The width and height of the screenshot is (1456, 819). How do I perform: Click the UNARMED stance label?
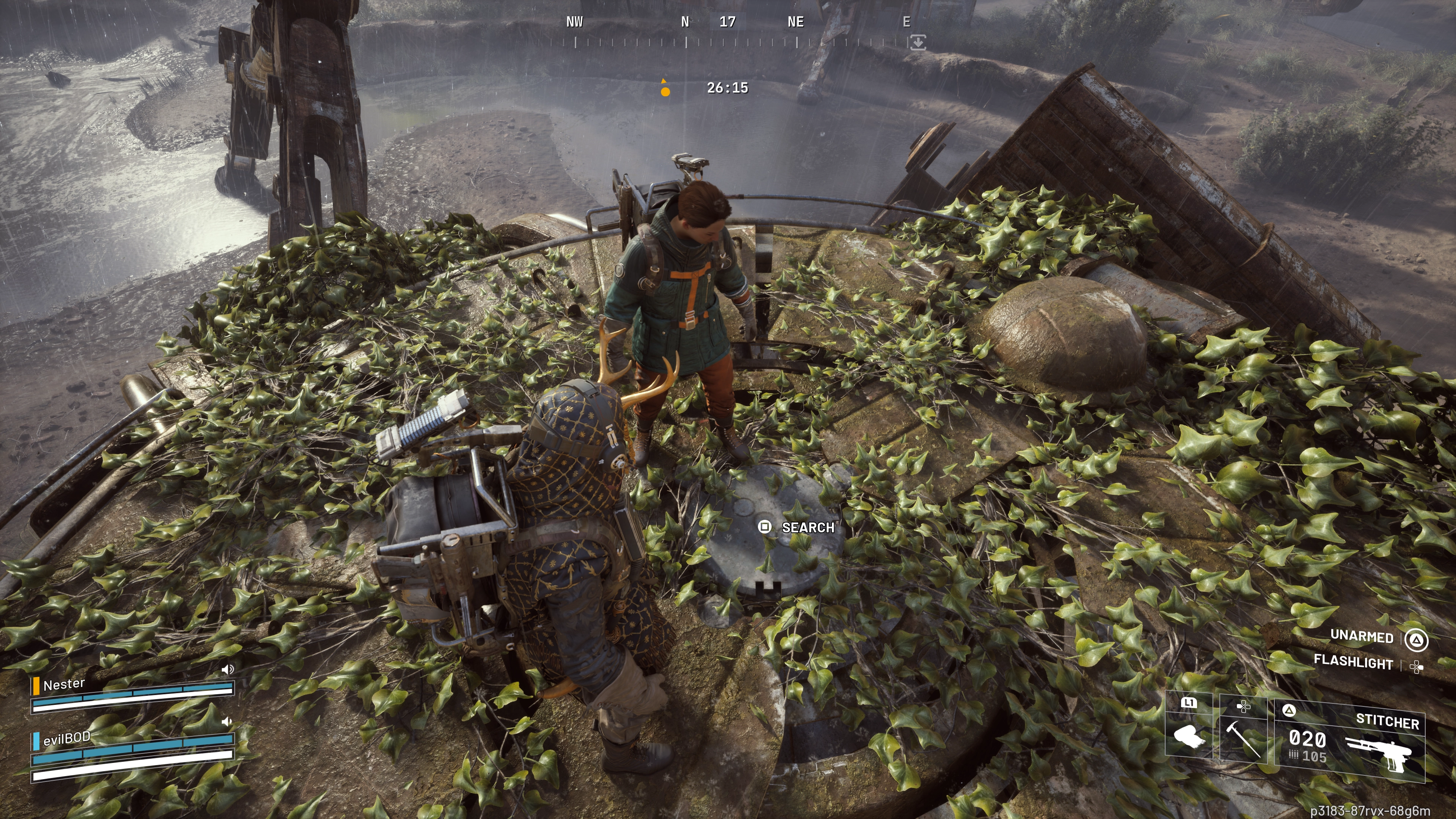[x=1362, y=637]
